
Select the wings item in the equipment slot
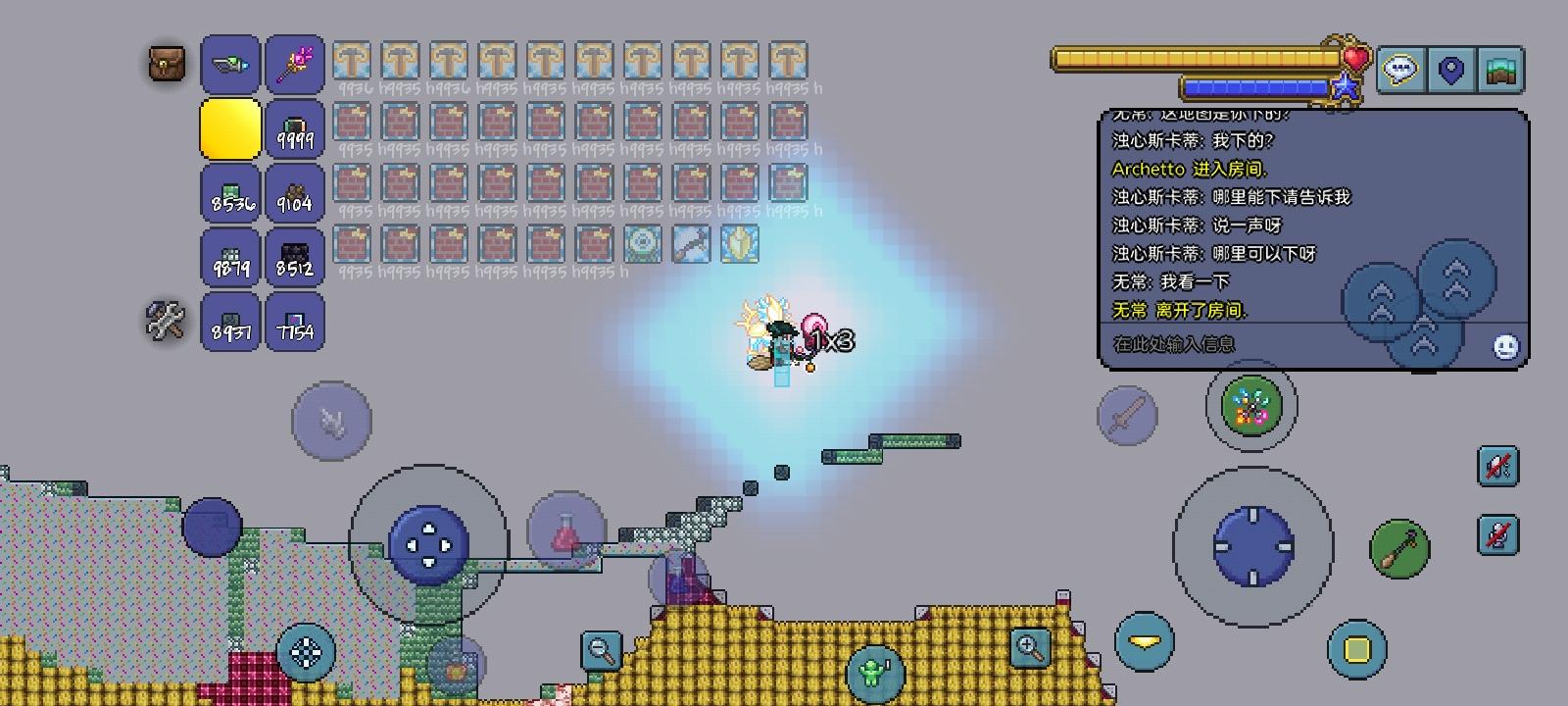tap(230, 63)
